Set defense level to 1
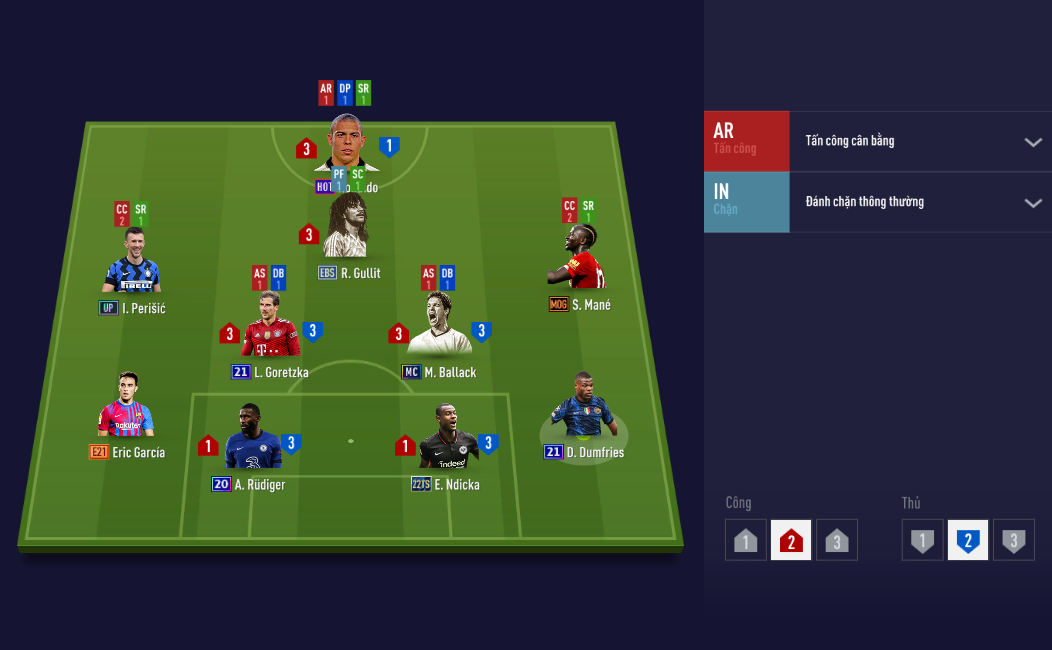1052x650 pixels. [922, 540]
